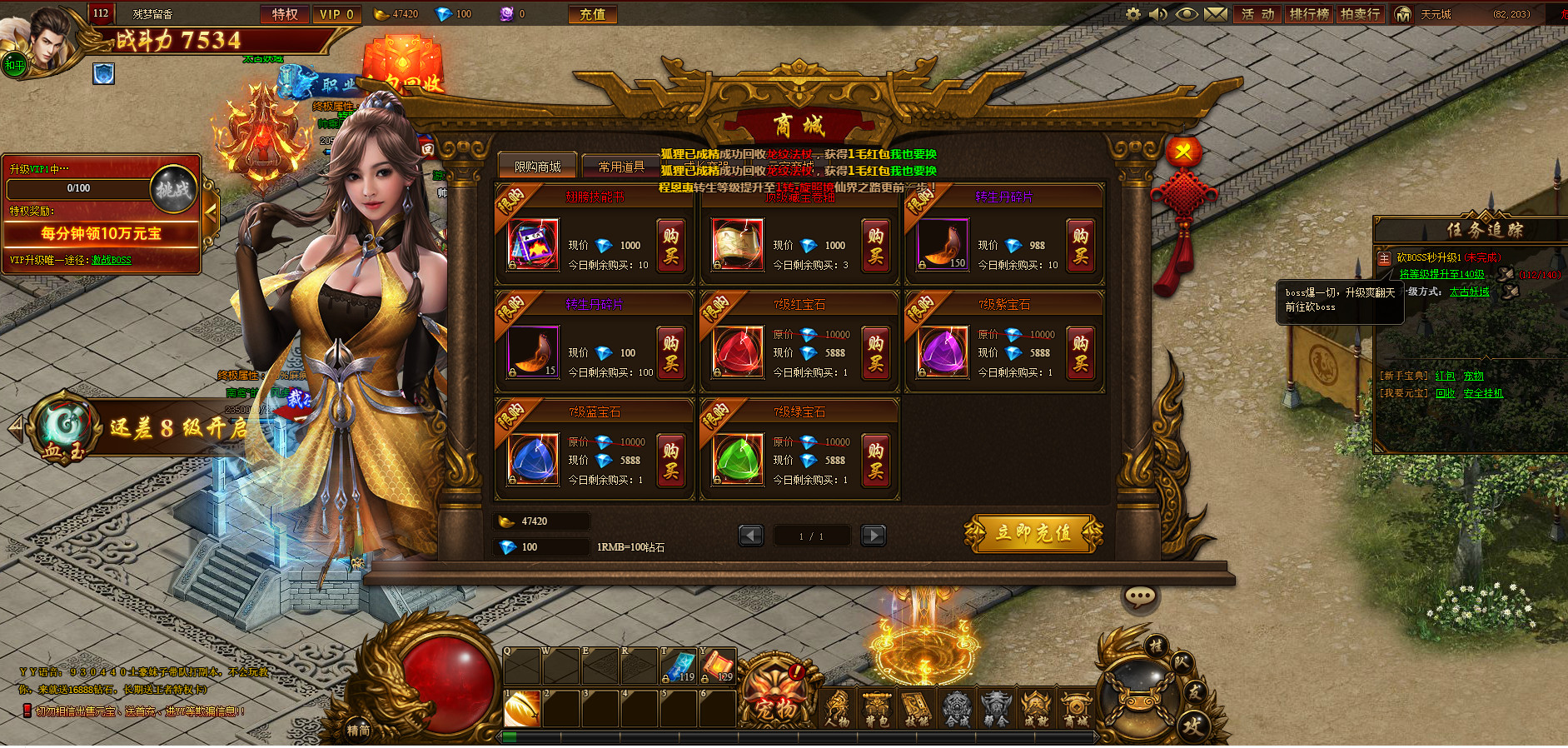Follow the 太古妖域 quest link
The height and width of the screenshot is (748, 1568).
click(x=1469, y=292)
